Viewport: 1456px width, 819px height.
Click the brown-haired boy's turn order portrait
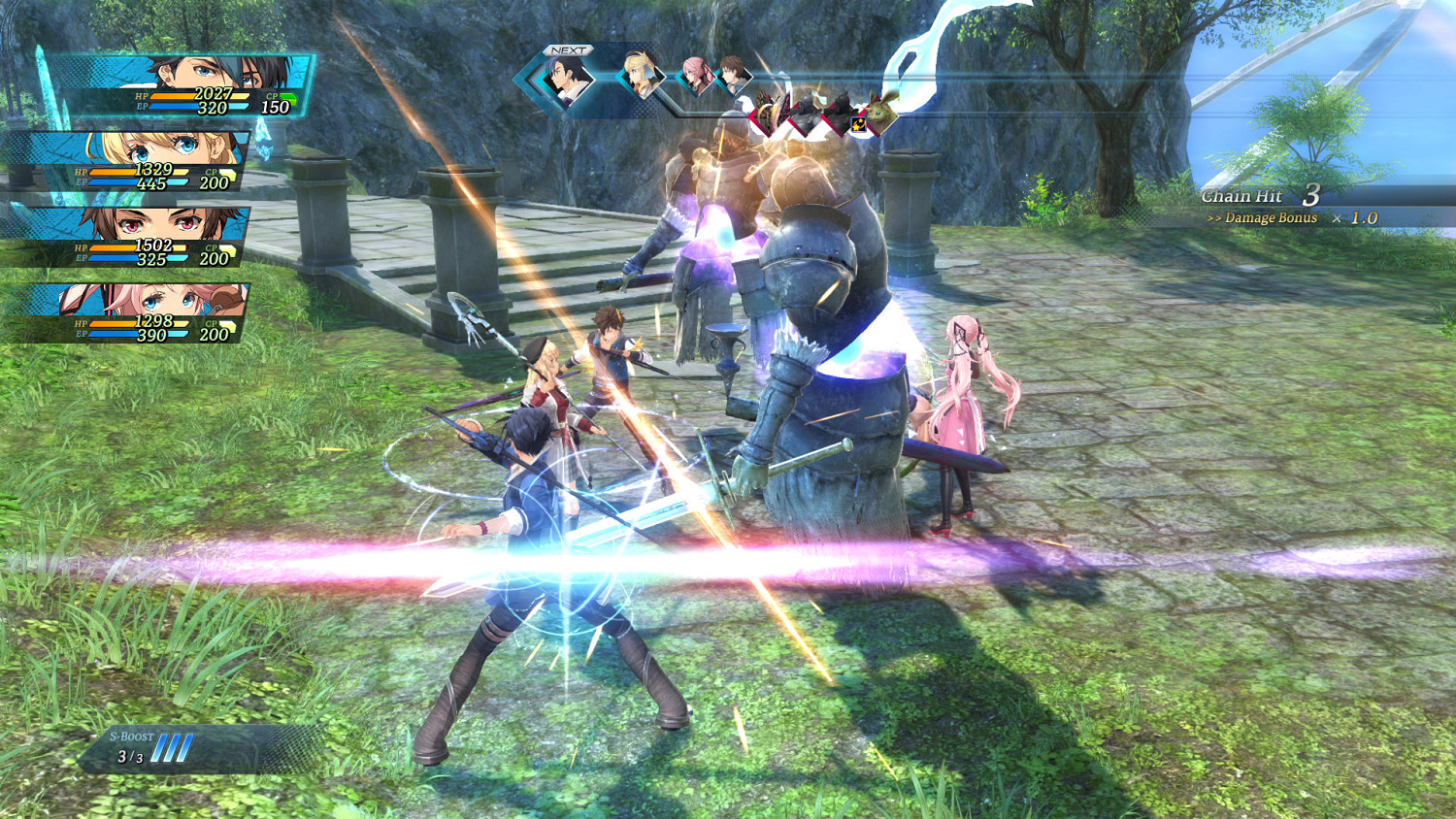[x=733, y=76]
